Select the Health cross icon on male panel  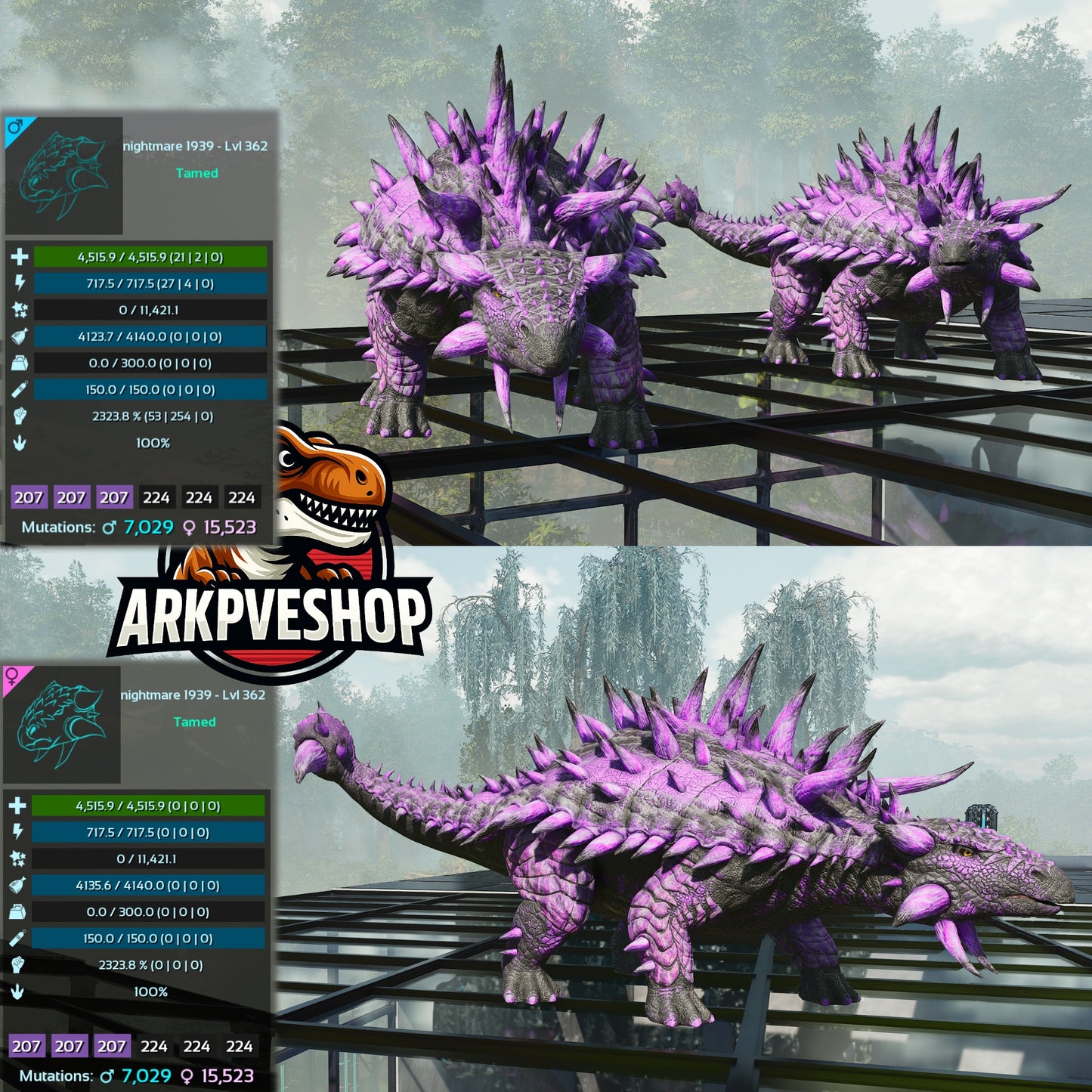[20, 258]
